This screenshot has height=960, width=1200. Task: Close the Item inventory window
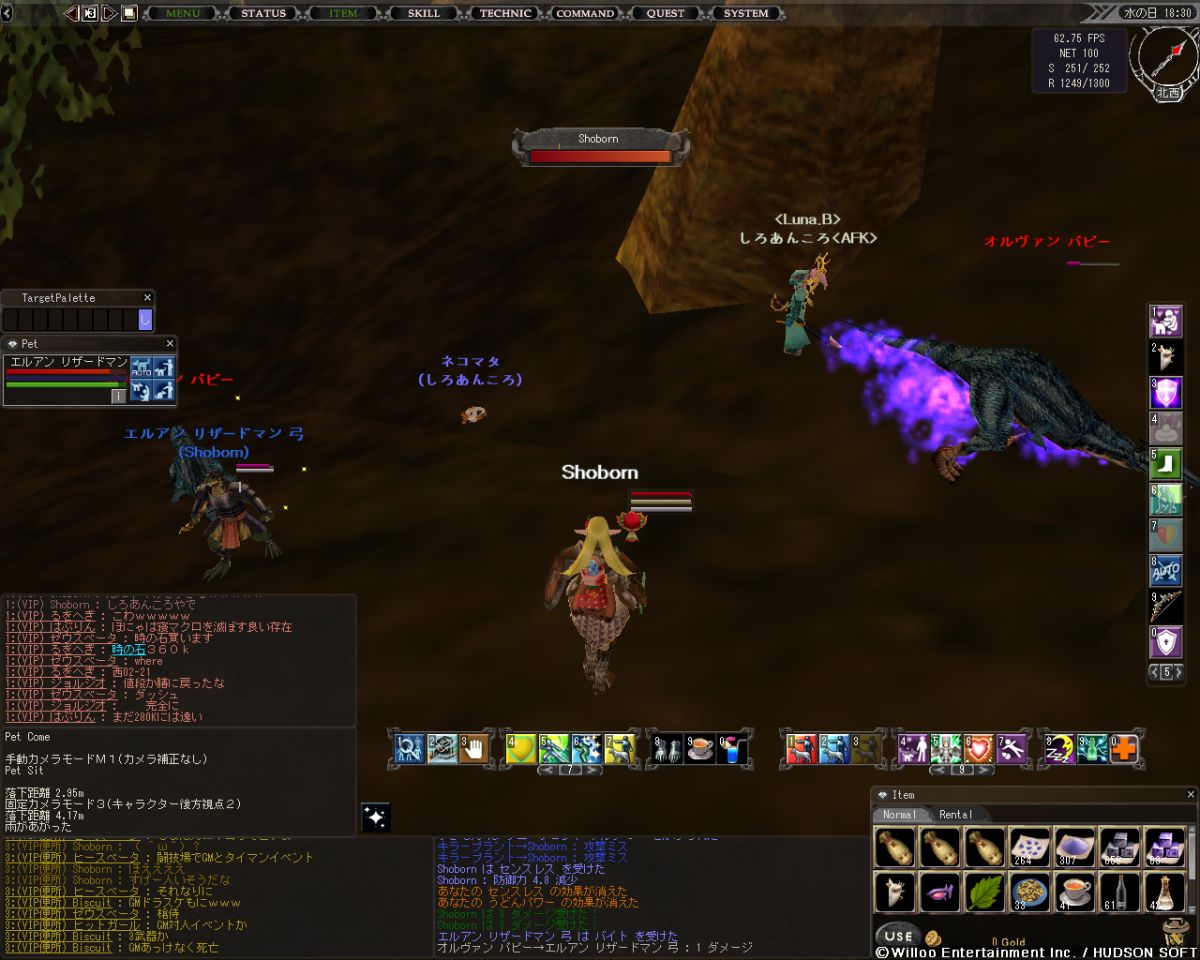coord(1190,794)
